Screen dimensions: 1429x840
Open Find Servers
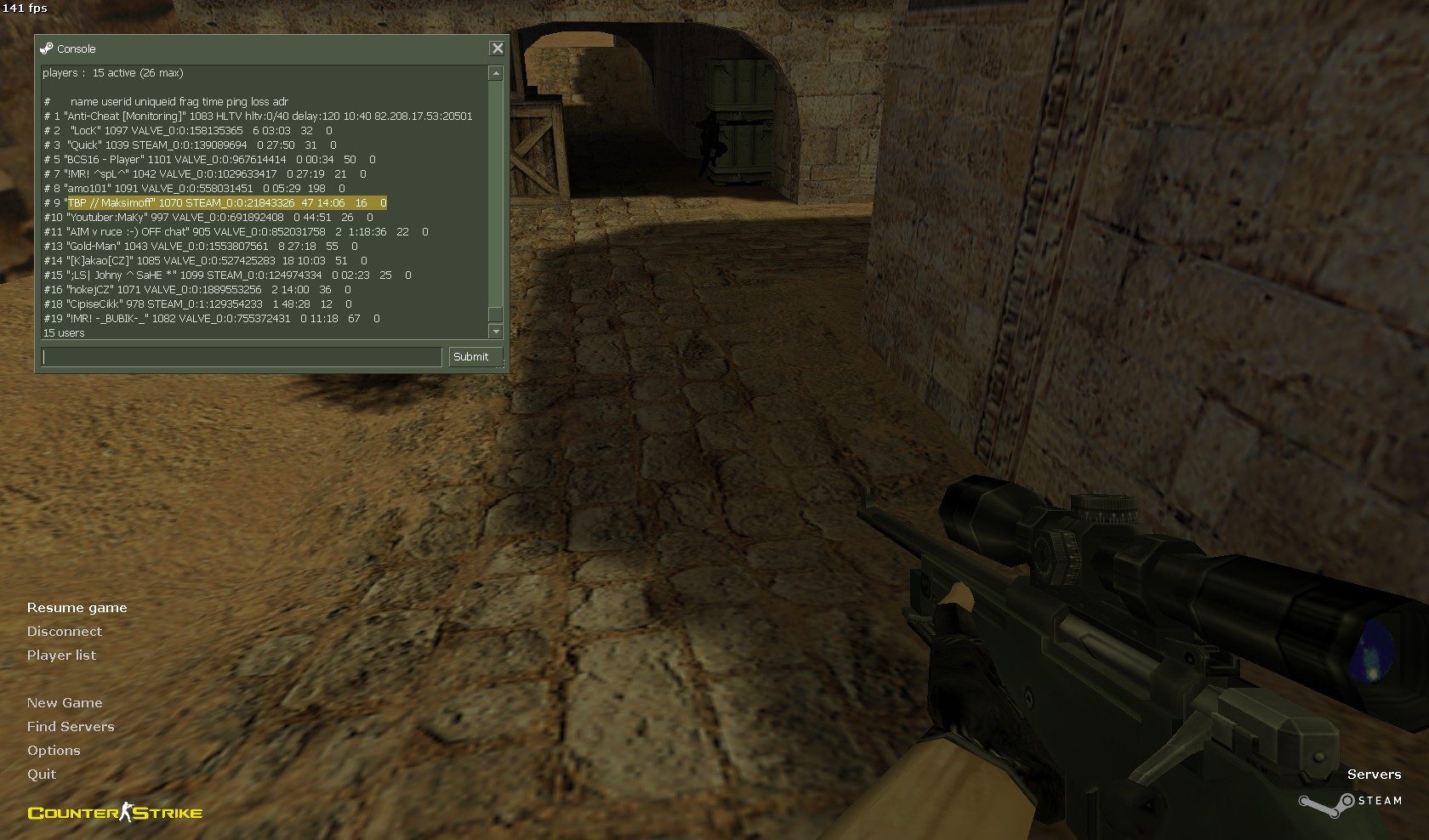click(x=71, y=727)
